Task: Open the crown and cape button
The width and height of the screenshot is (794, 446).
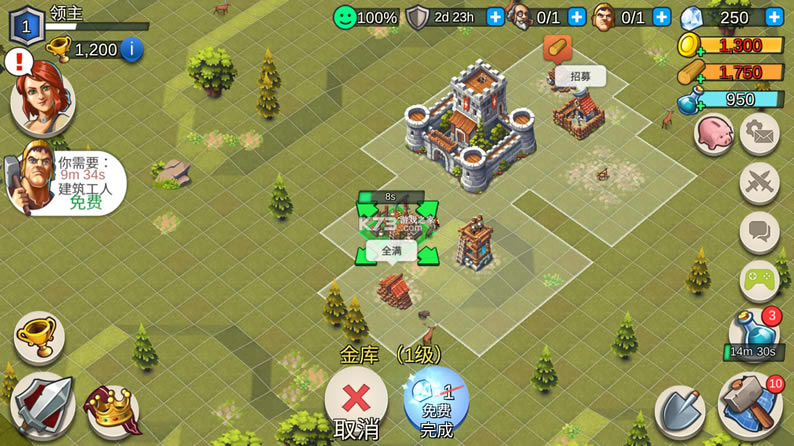Action: click(112, 410)
